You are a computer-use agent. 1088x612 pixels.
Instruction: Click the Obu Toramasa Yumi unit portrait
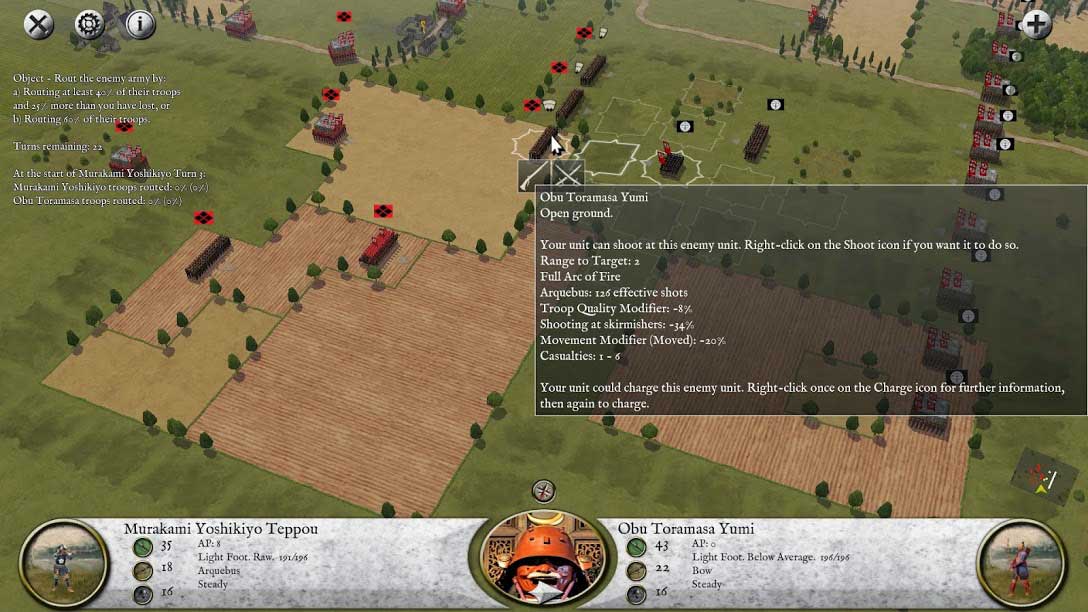[1021, 563]
